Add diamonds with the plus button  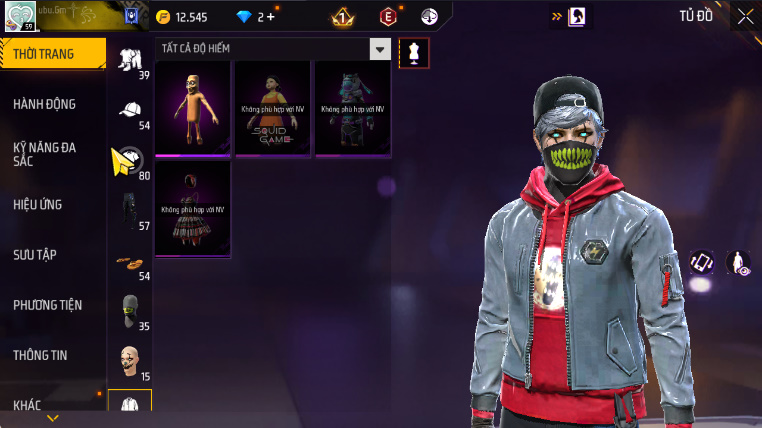pos(269,17)
